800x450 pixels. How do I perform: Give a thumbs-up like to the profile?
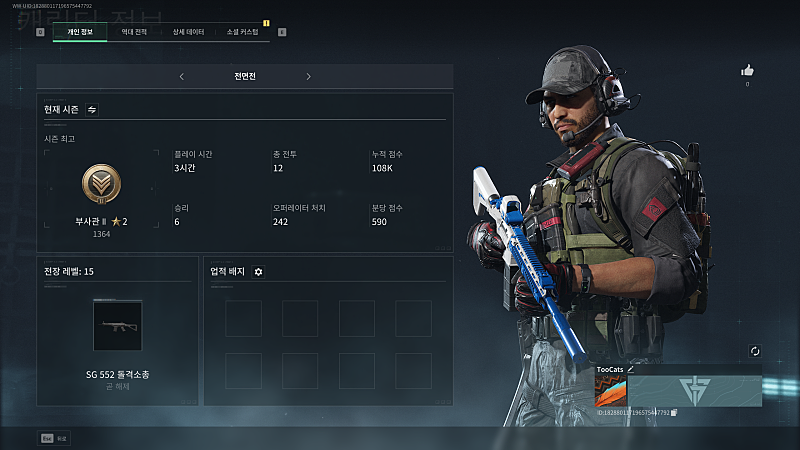(x=746, y=70)
